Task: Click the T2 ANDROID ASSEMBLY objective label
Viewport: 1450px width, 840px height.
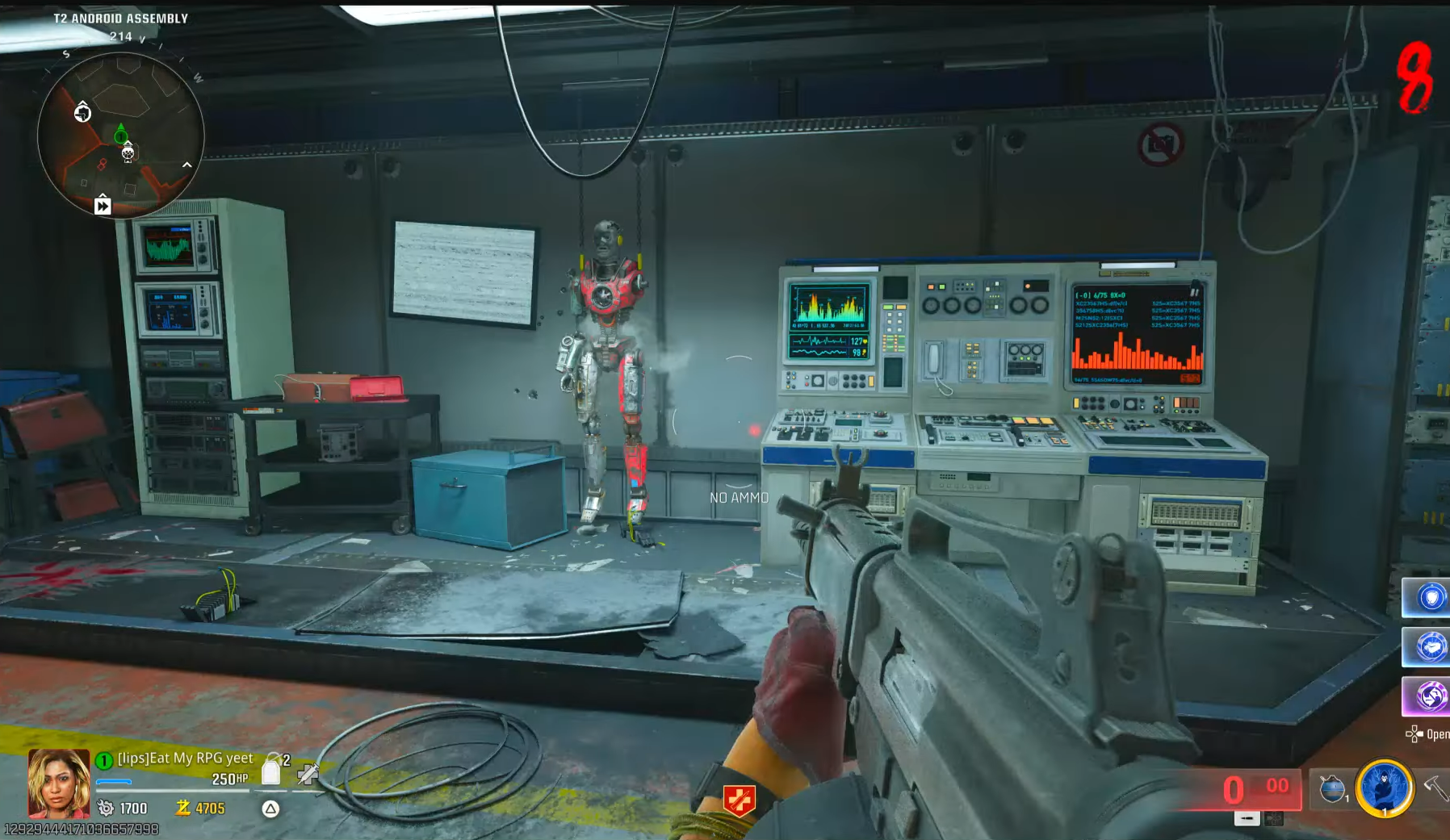Action: tap(119, 17)
